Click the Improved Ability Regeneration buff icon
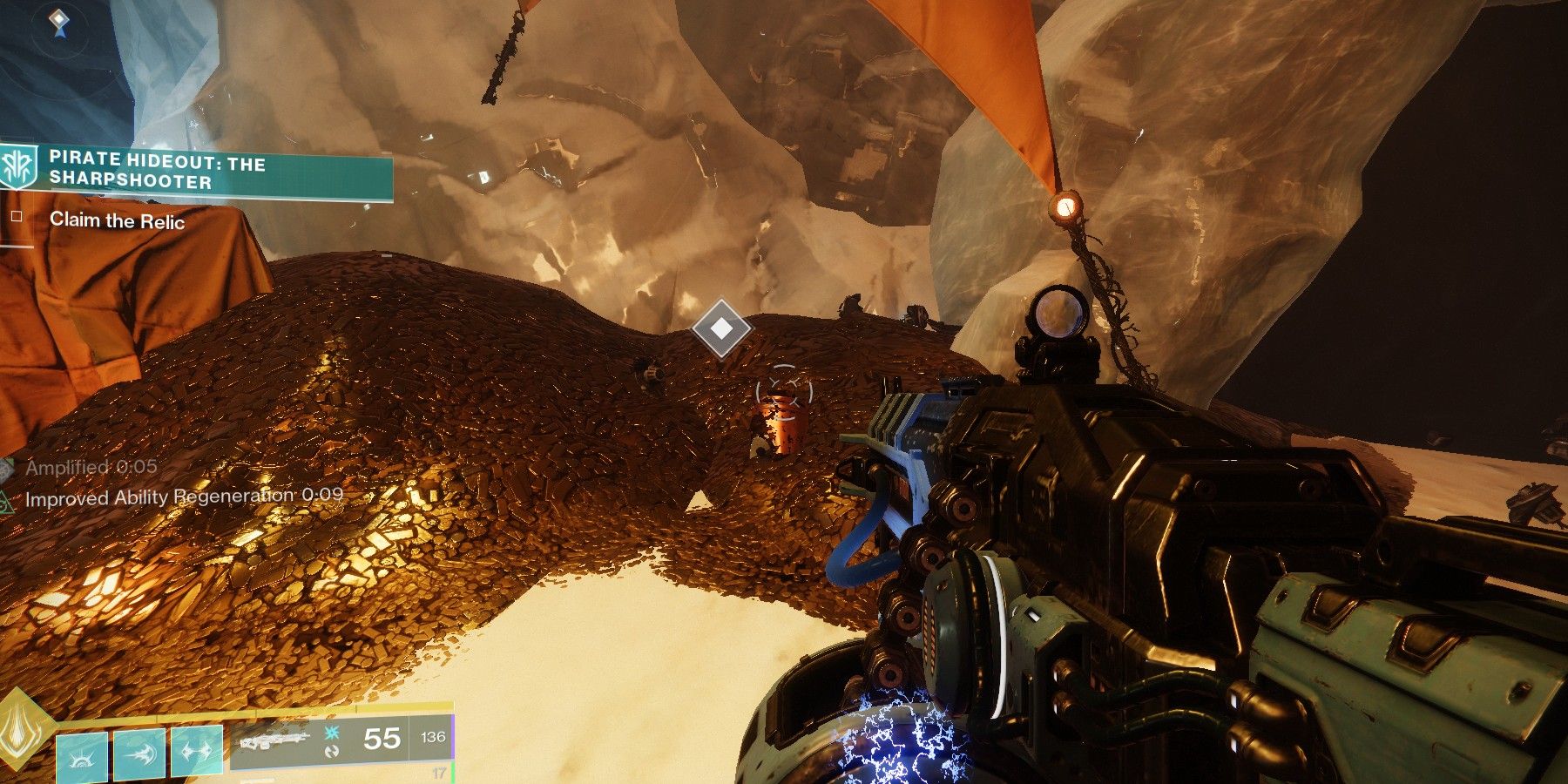Image resolution: width=1568 pixels, height=784 pixels. tap(7, 498)
